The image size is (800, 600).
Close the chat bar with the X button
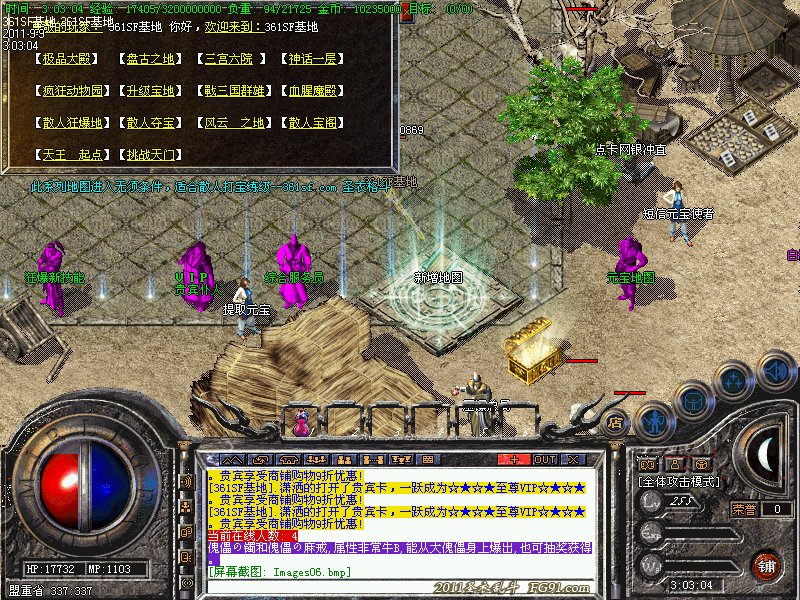[x=575, y=459]
